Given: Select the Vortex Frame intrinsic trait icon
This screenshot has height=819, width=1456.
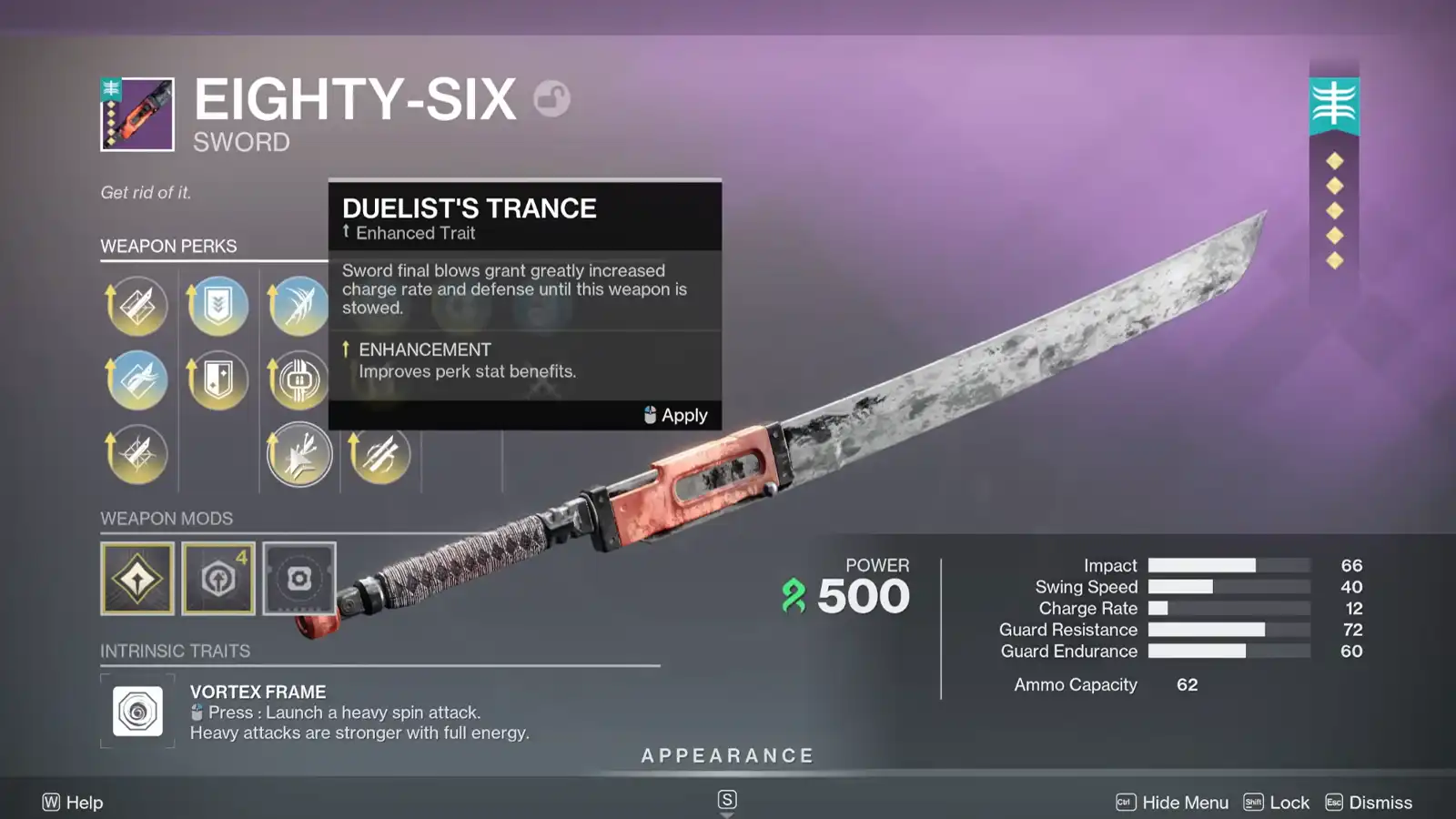Looking at the screenshot, I should (137, 710).
